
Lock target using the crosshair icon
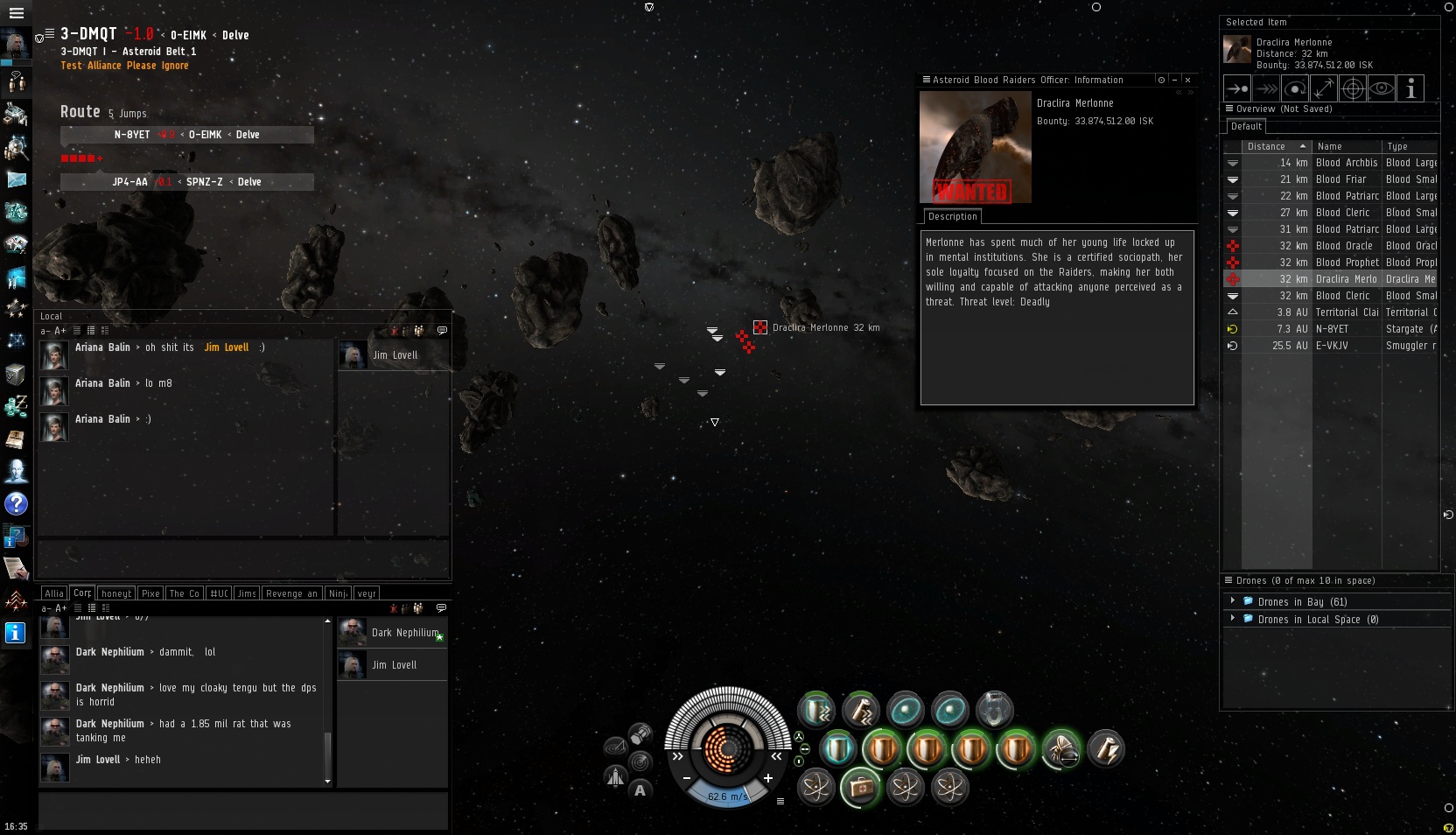1353,88
